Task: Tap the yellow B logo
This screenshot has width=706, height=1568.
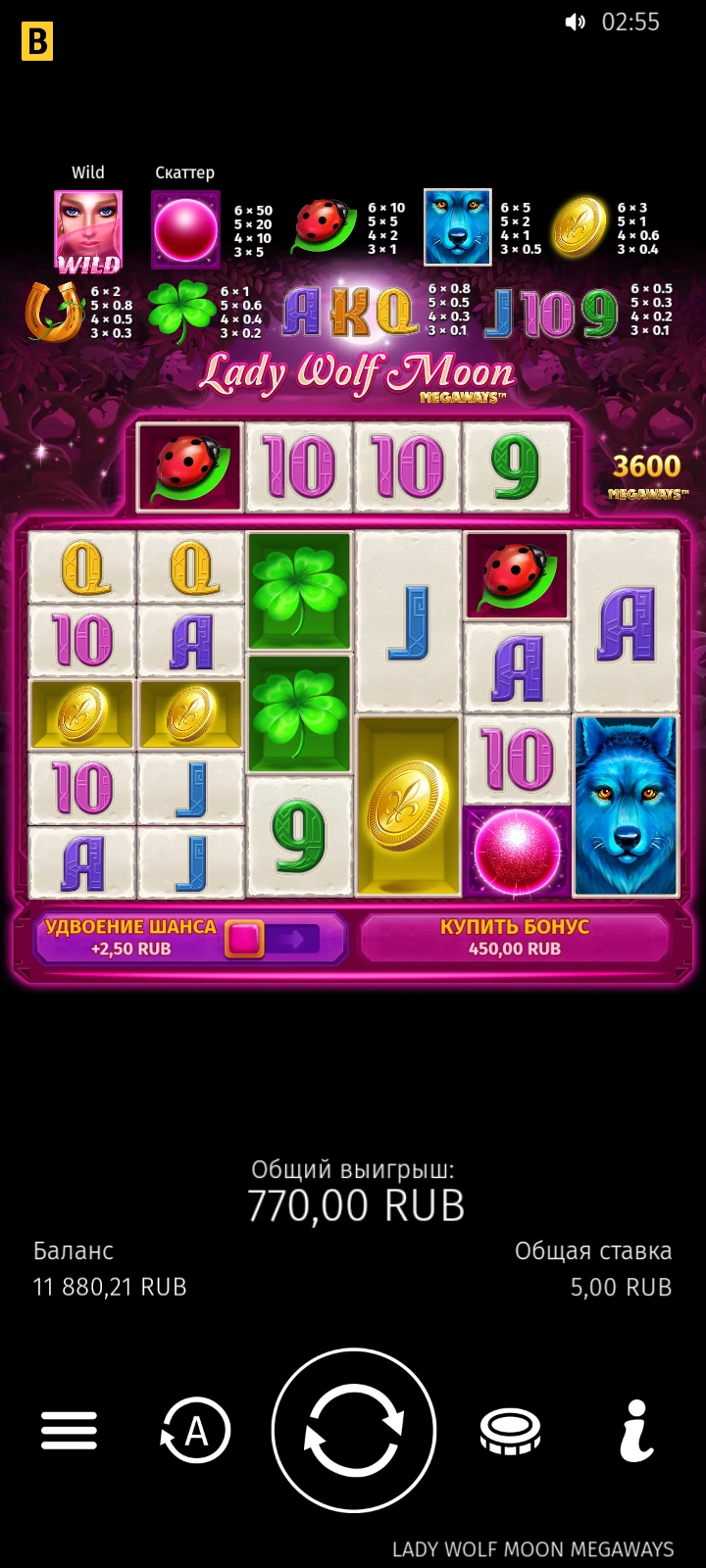Action: tap(37, 41)
